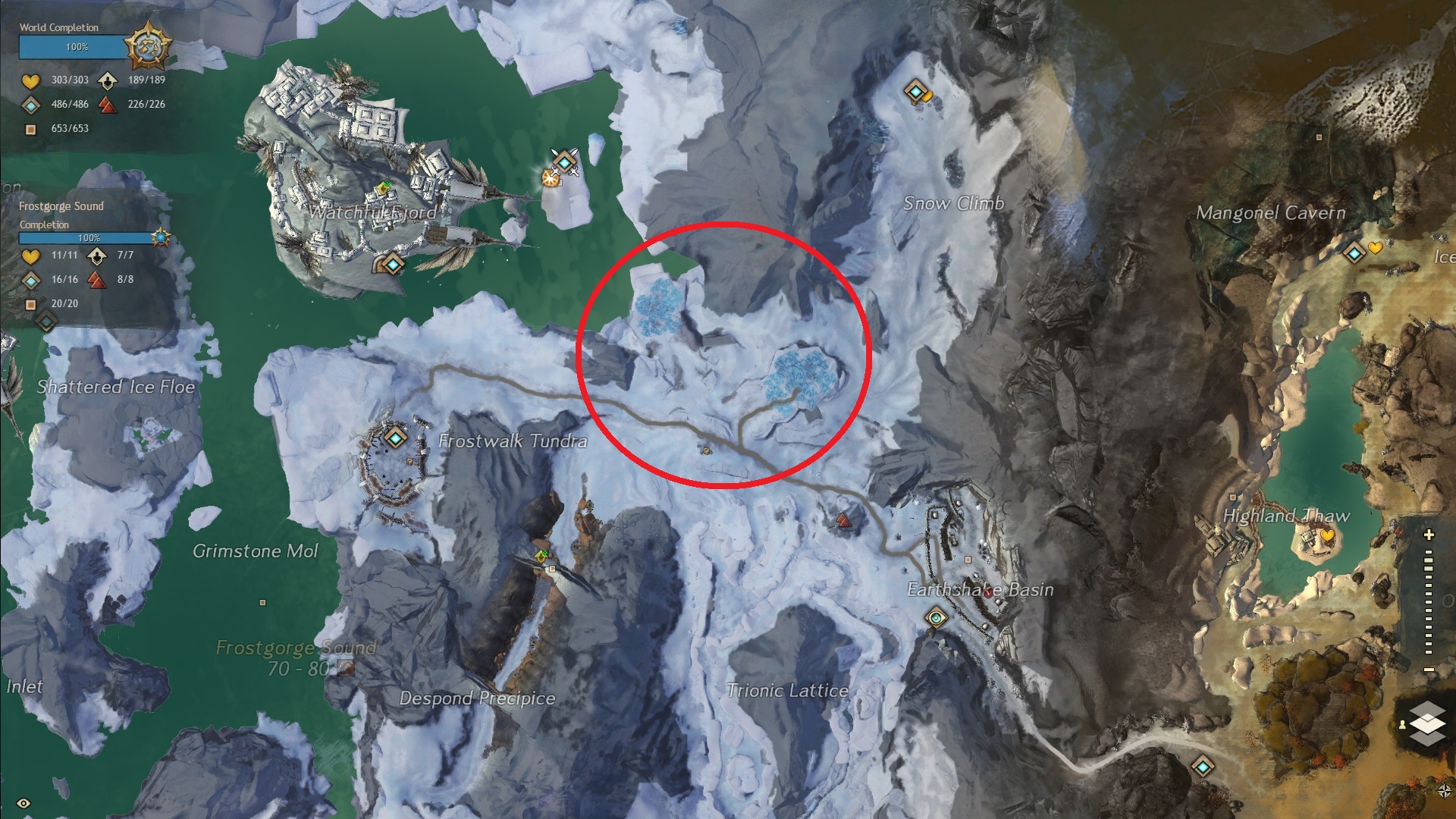
Task: Select the point of interest in Earthshake Basin
Action: [968, 560]
